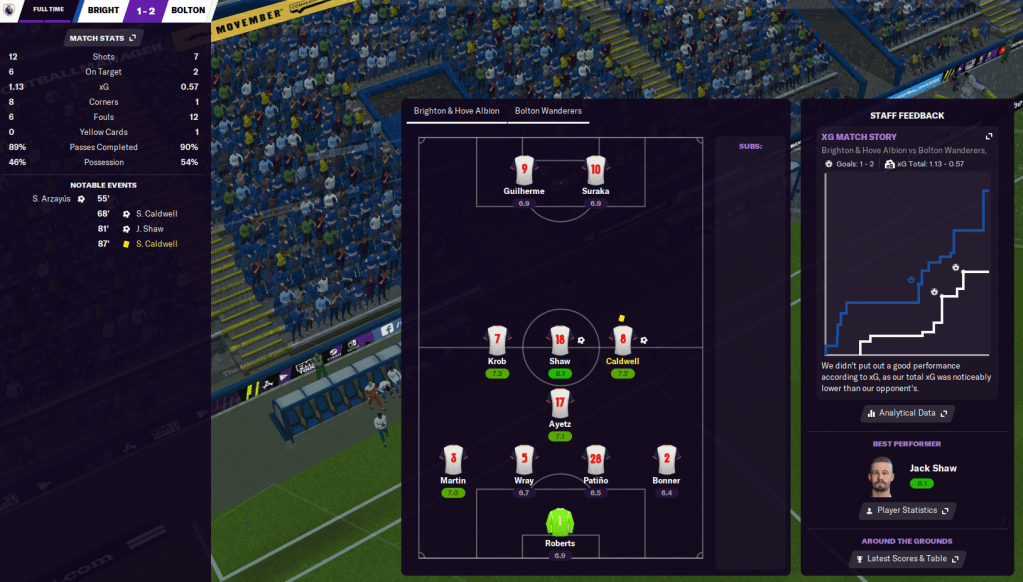Choose striker Guilherme on the lineup
1023x582 pixels.
524,170
